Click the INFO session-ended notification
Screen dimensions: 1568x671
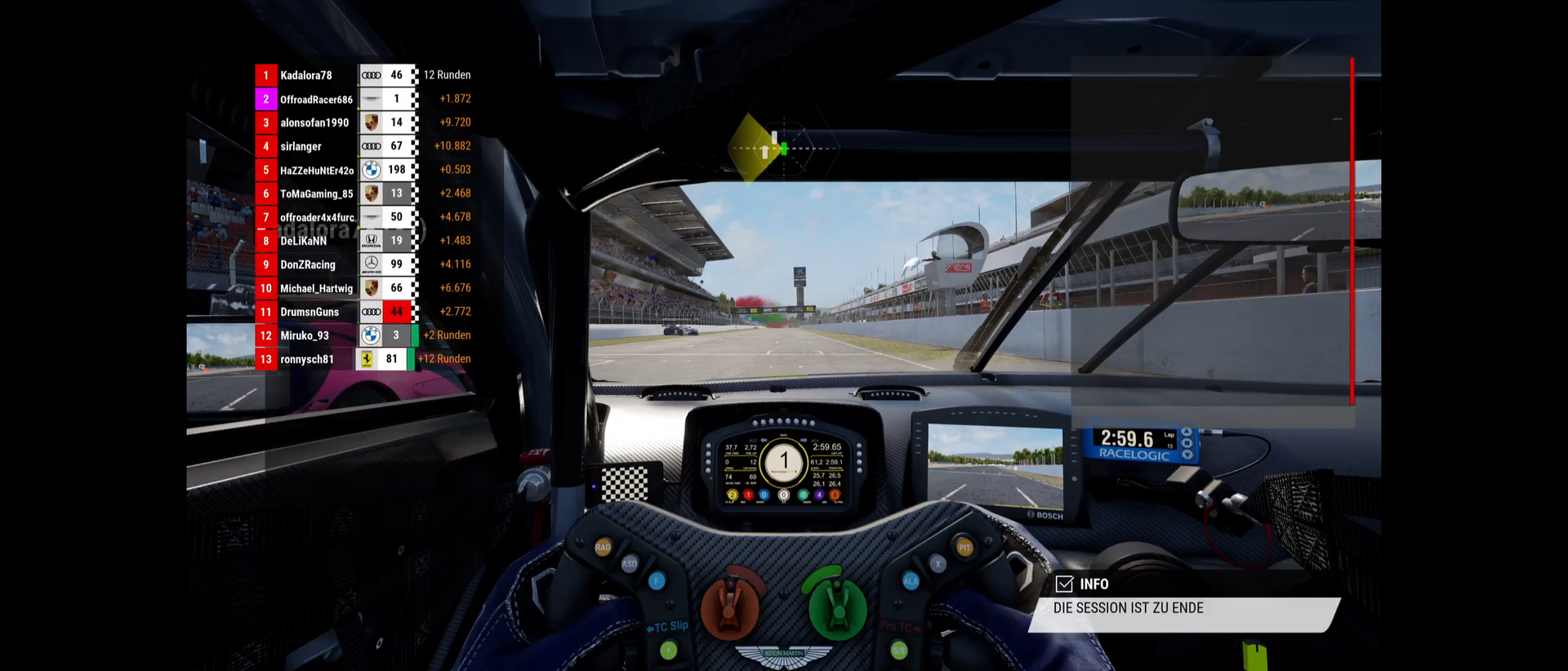coord(1183,604)
